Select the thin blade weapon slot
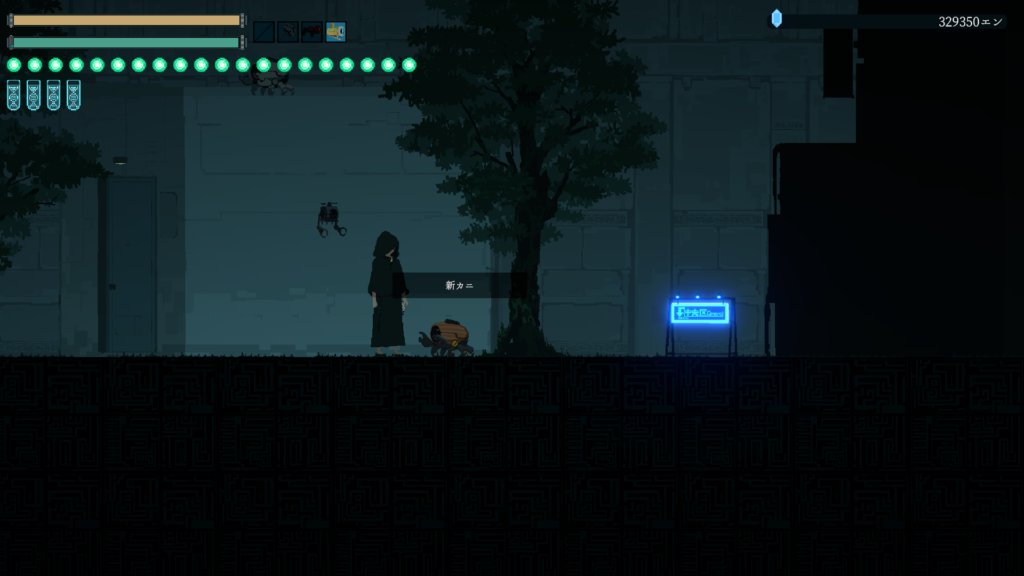Image resolution: width=1024 pixels, height=576 pixels. click(x=264, y=32)
